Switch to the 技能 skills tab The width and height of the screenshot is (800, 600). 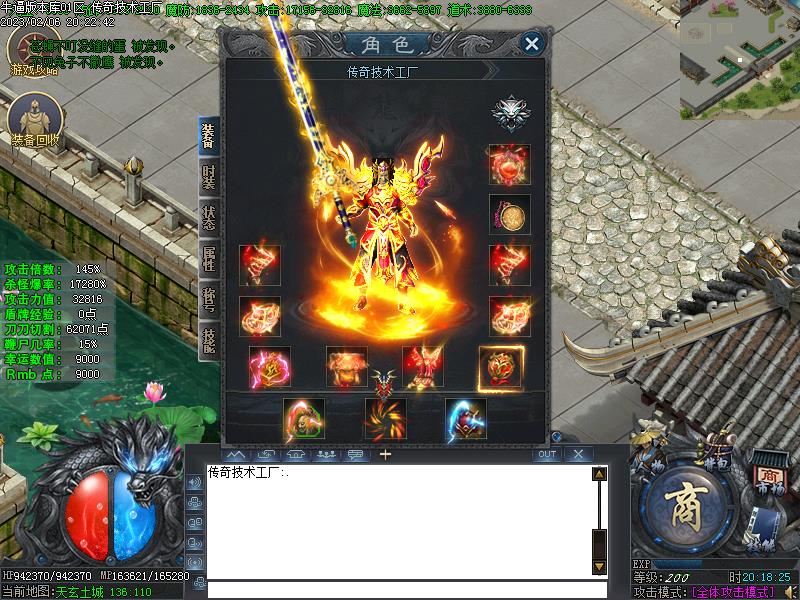[x=208, y=338]
